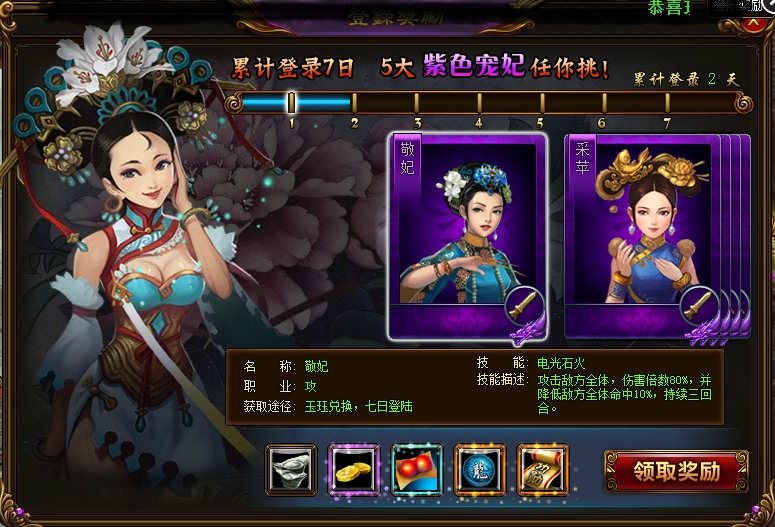View day 4 on the login timeline

coord(479,103)
